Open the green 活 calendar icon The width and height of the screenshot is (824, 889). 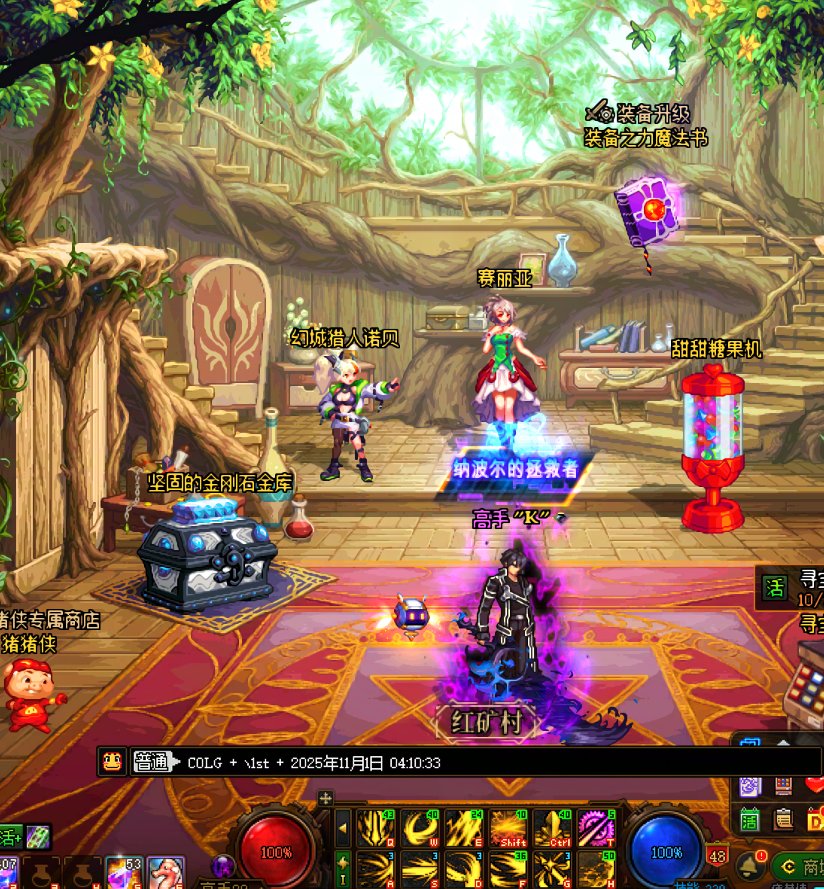point(751,820)
